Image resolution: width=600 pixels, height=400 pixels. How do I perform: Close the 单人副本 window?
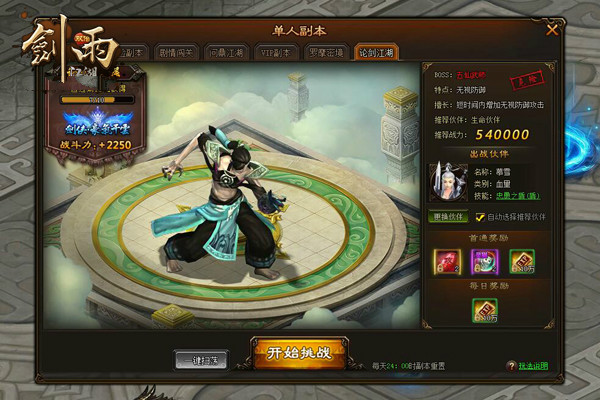pos(552,30)
